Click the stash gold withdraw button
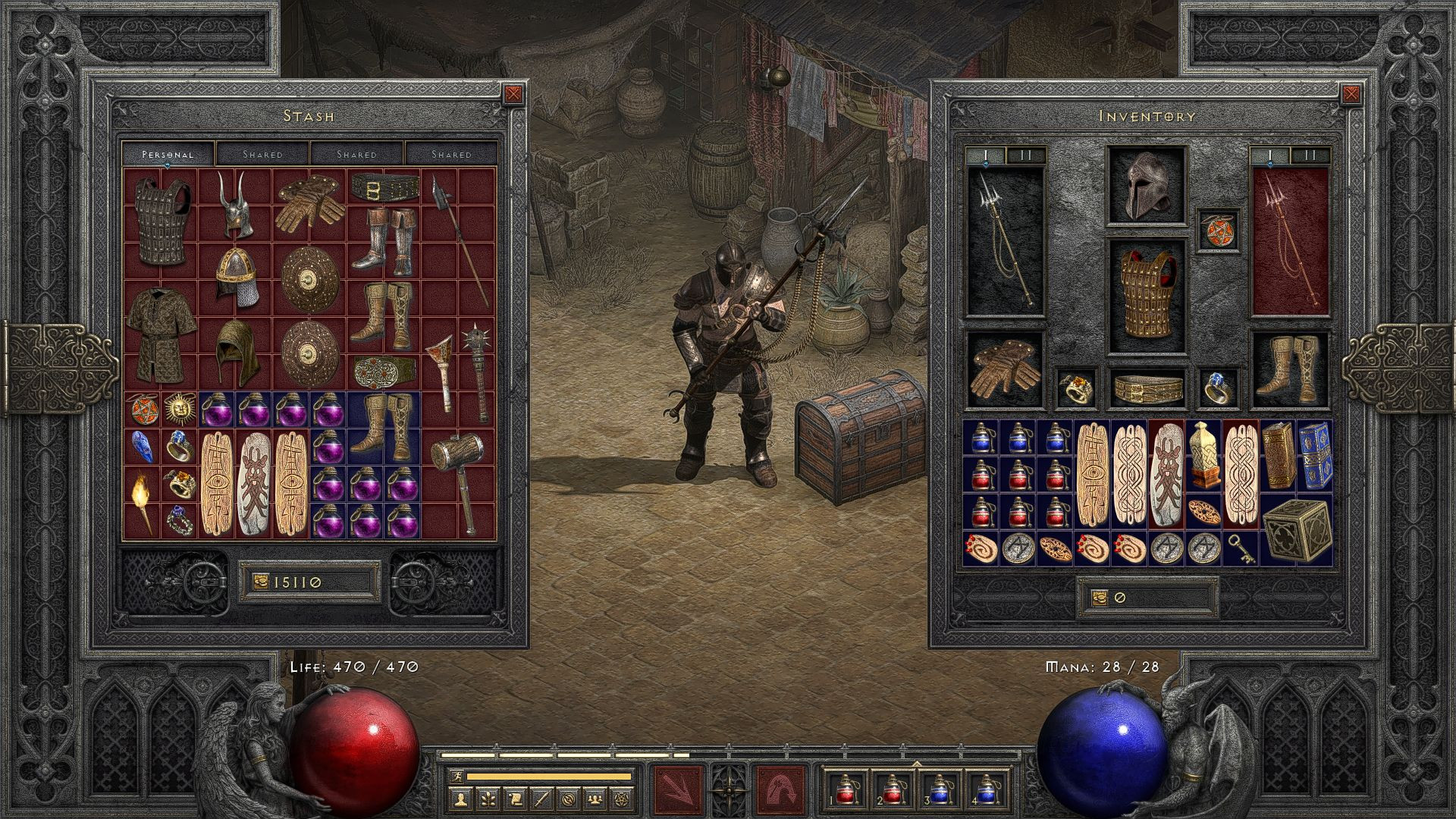The height and width of the screenshot is (819, 1456). (261, 582)
